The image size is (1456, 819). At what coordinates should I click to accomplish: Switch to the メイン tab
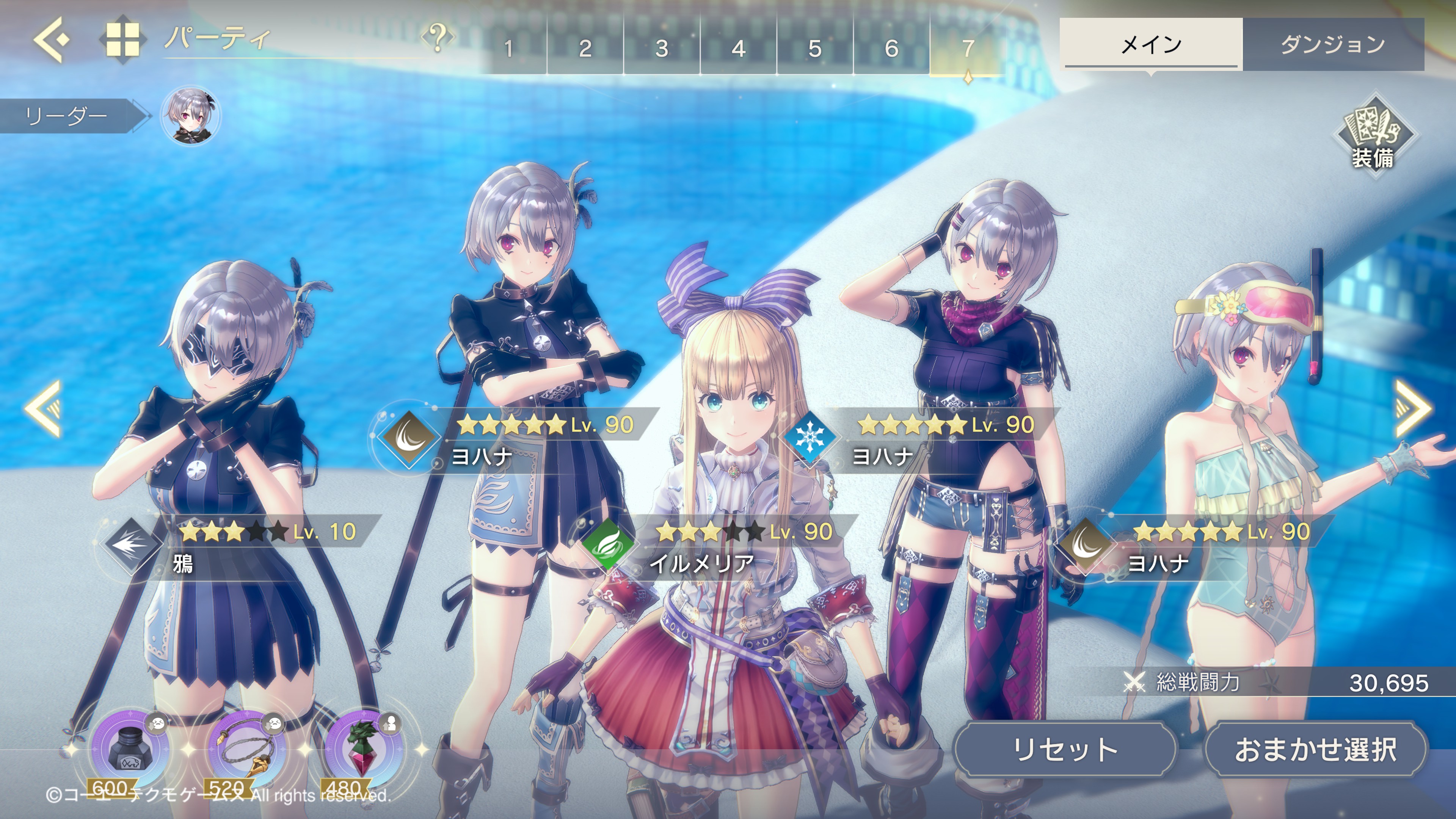click(1151, 44)
